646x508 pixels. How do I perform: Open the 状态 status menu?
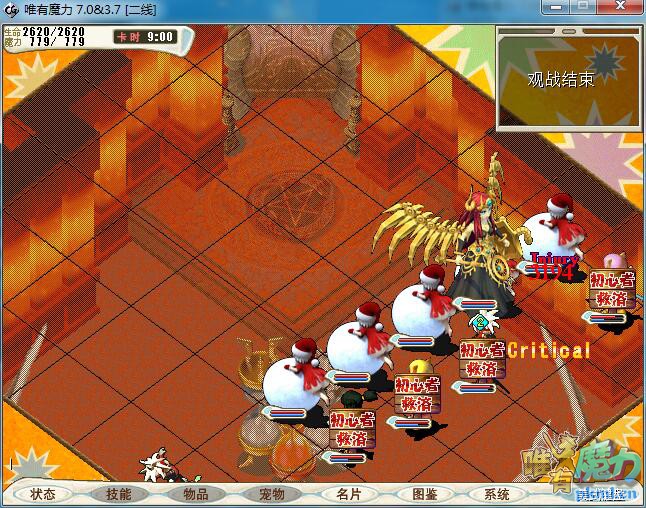point(43,494)
